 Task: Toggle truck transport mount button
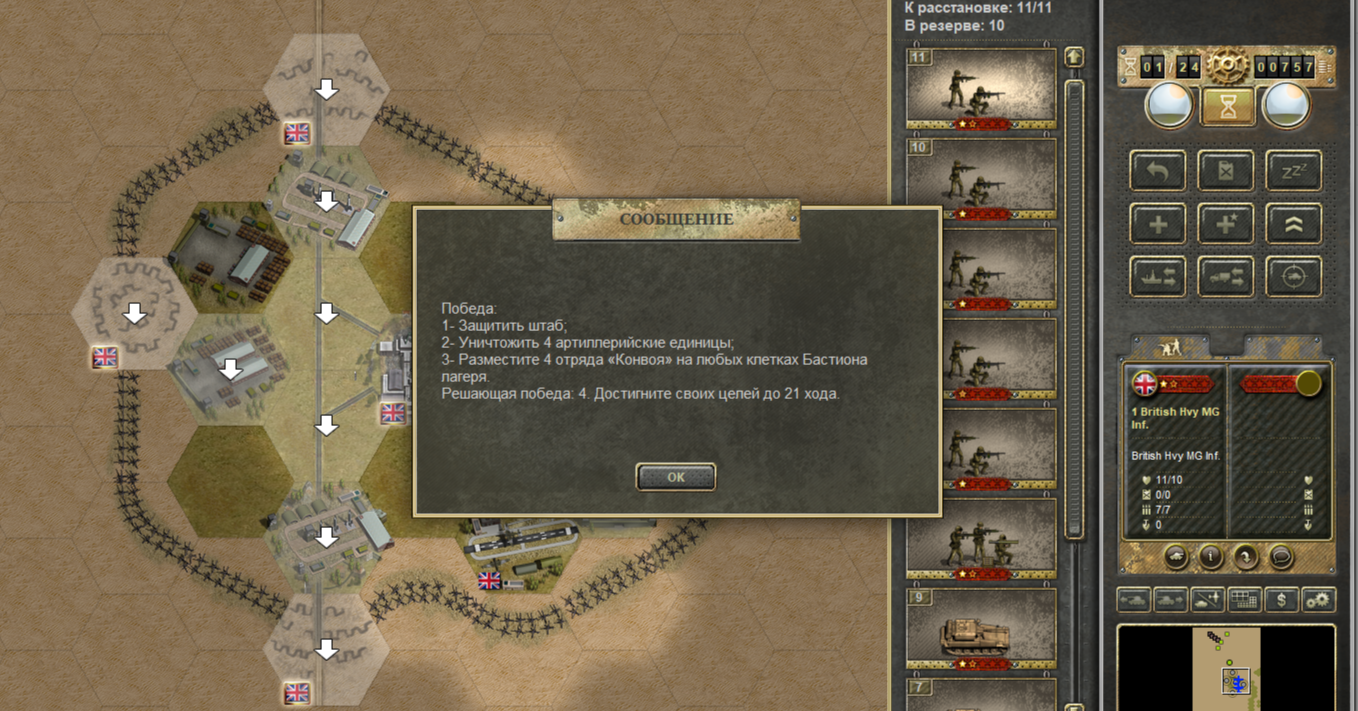[x=1225, y=277]
